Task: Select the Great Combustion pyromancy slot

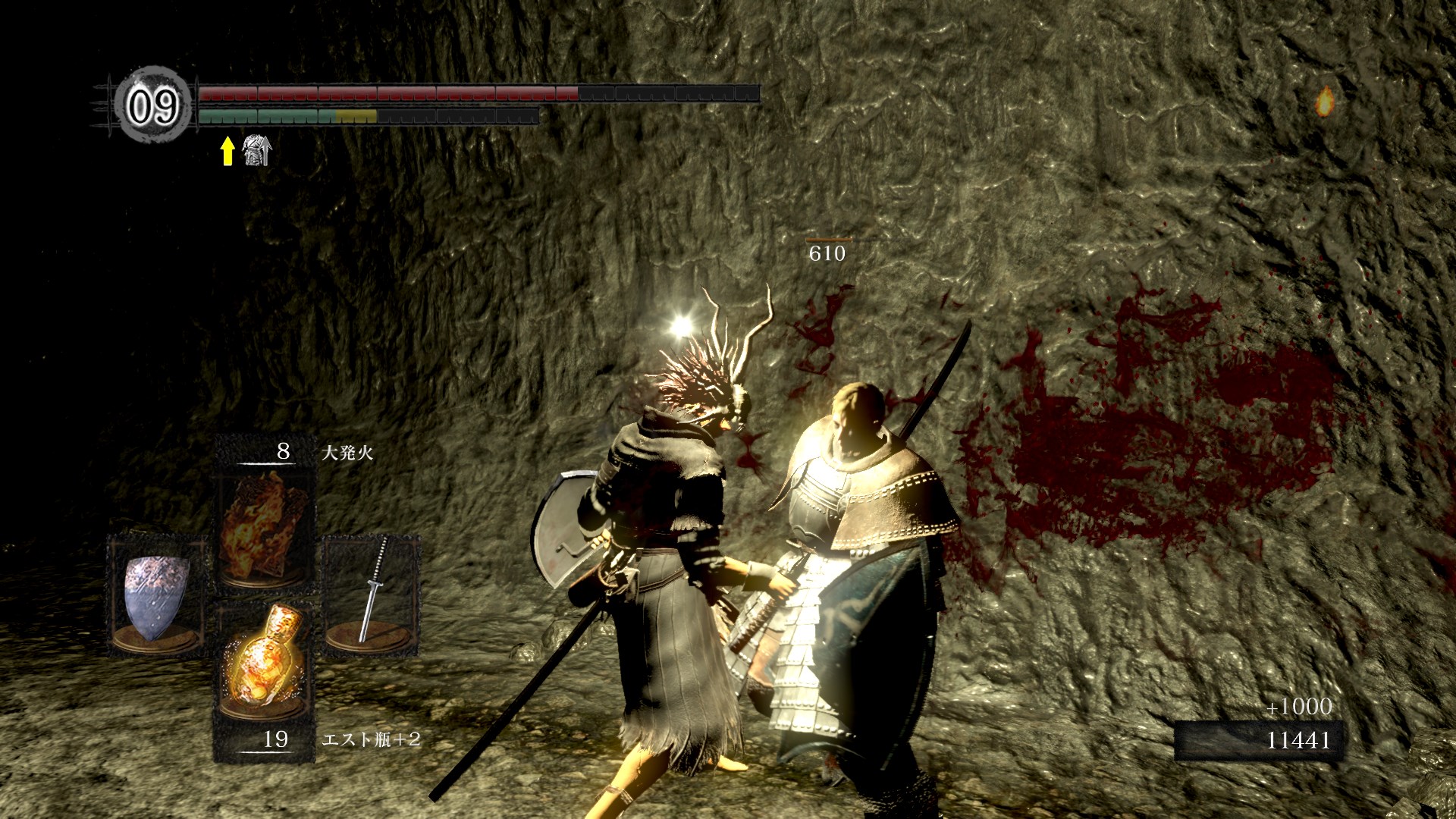Action: coord(265,528)
